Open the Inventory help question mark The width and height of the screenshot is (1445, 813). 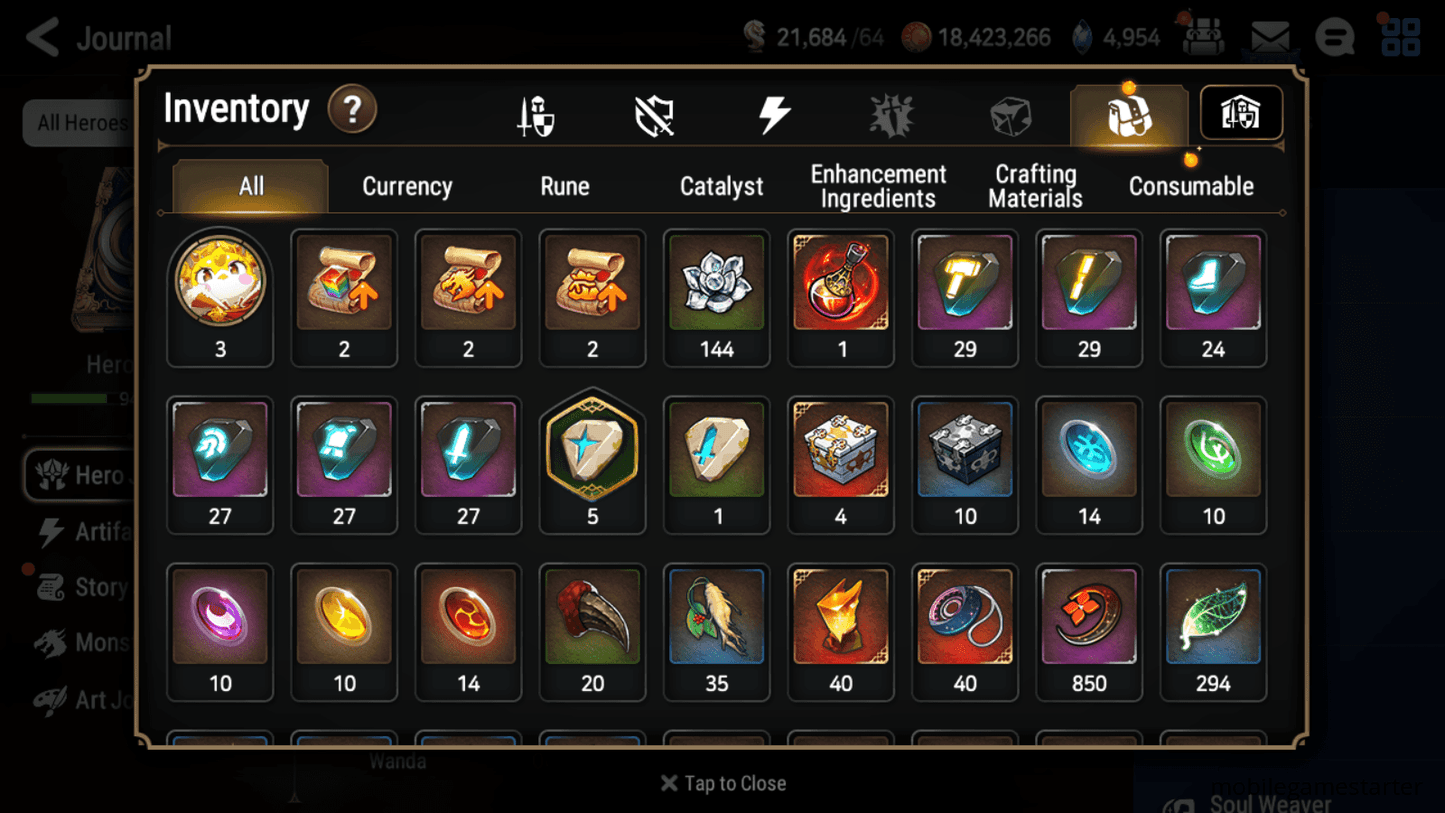352,110
